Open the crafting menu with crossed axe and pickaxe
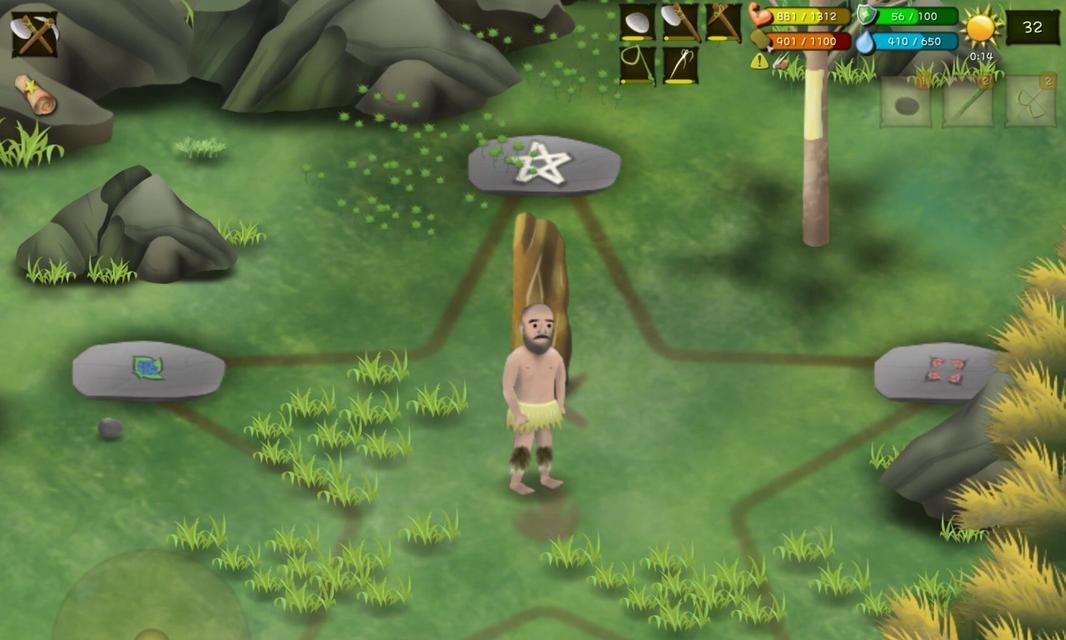 (35, 33)
